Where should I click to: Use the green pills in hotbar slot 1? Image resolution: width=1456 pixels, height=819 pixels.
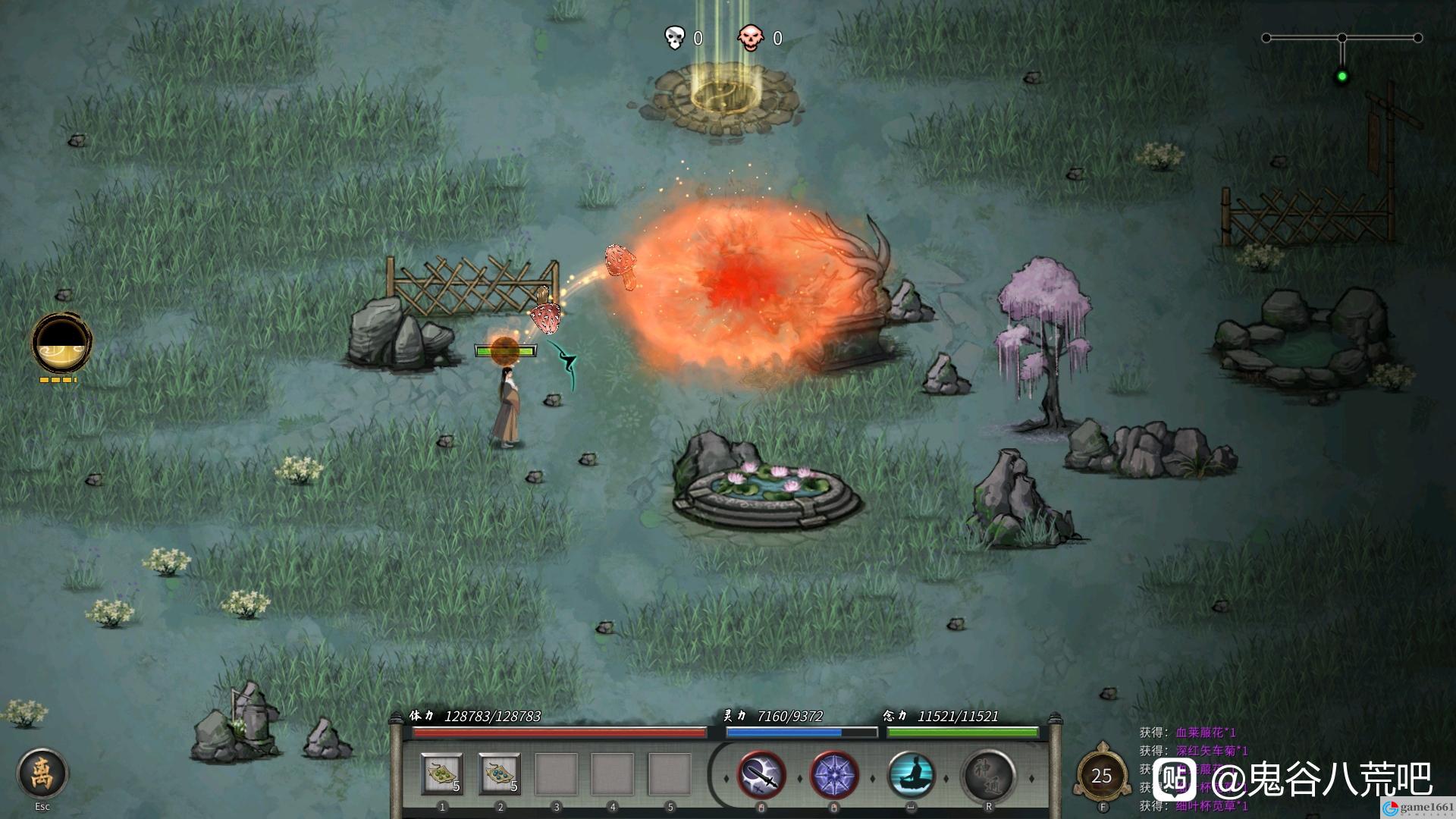tap(442, 774)
